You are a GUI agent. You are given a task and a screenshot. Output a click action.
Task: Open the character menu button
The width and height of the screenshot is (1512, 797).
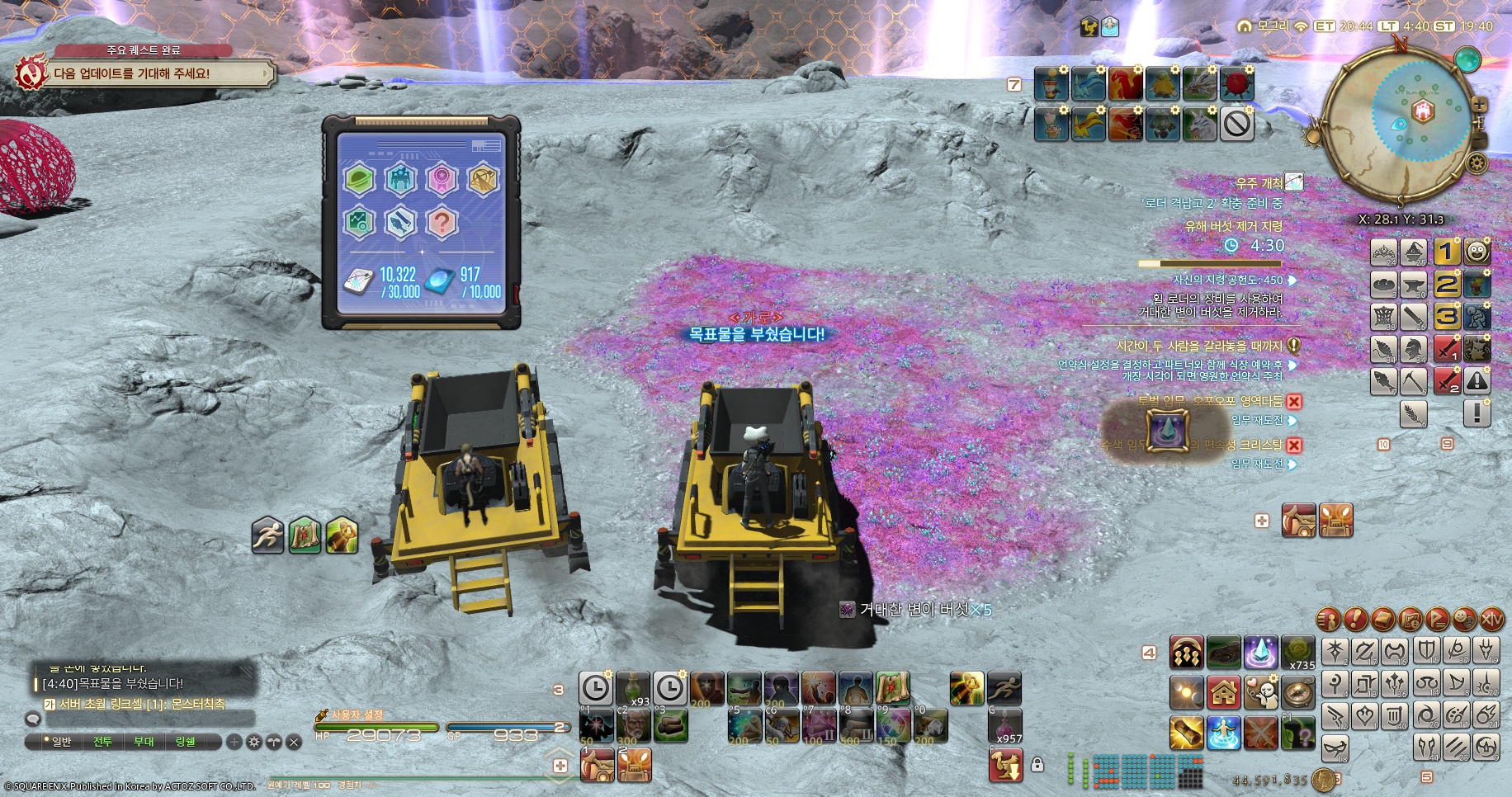click(x=1328, y=619)
